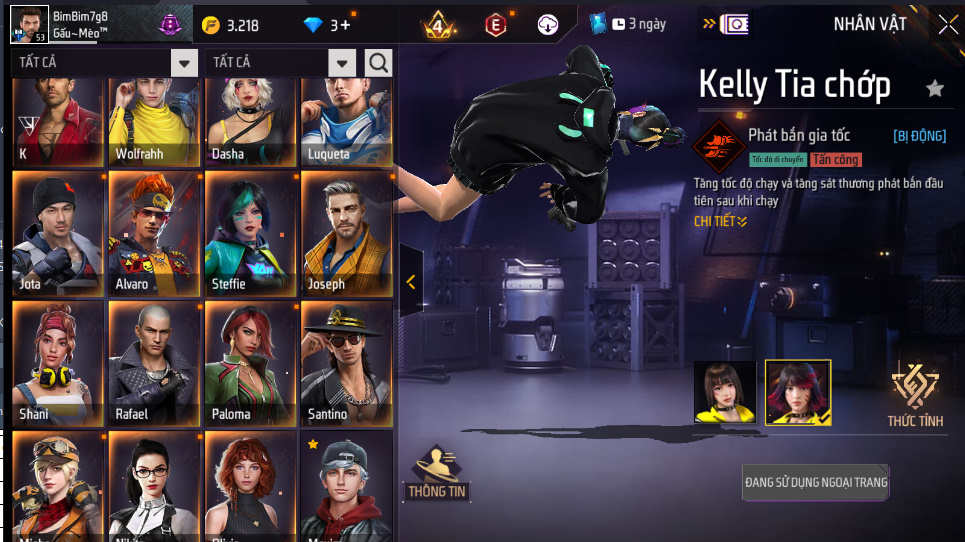Click the ĐANG SỬ DỤNG NGOẠI TRANG button
The image size is (965, 542).
[816, 482]
